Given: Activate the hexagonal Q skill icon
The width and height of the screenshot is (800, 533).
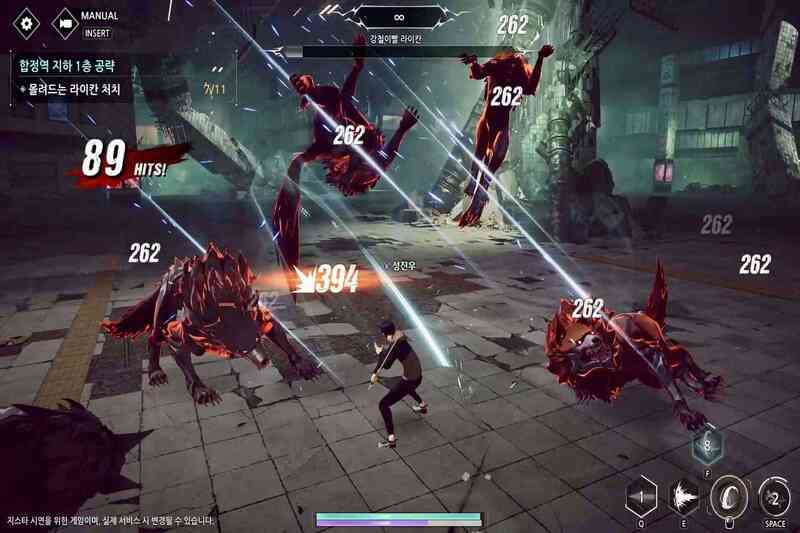Looking at the screenshot, I should (x=641, y=494).
